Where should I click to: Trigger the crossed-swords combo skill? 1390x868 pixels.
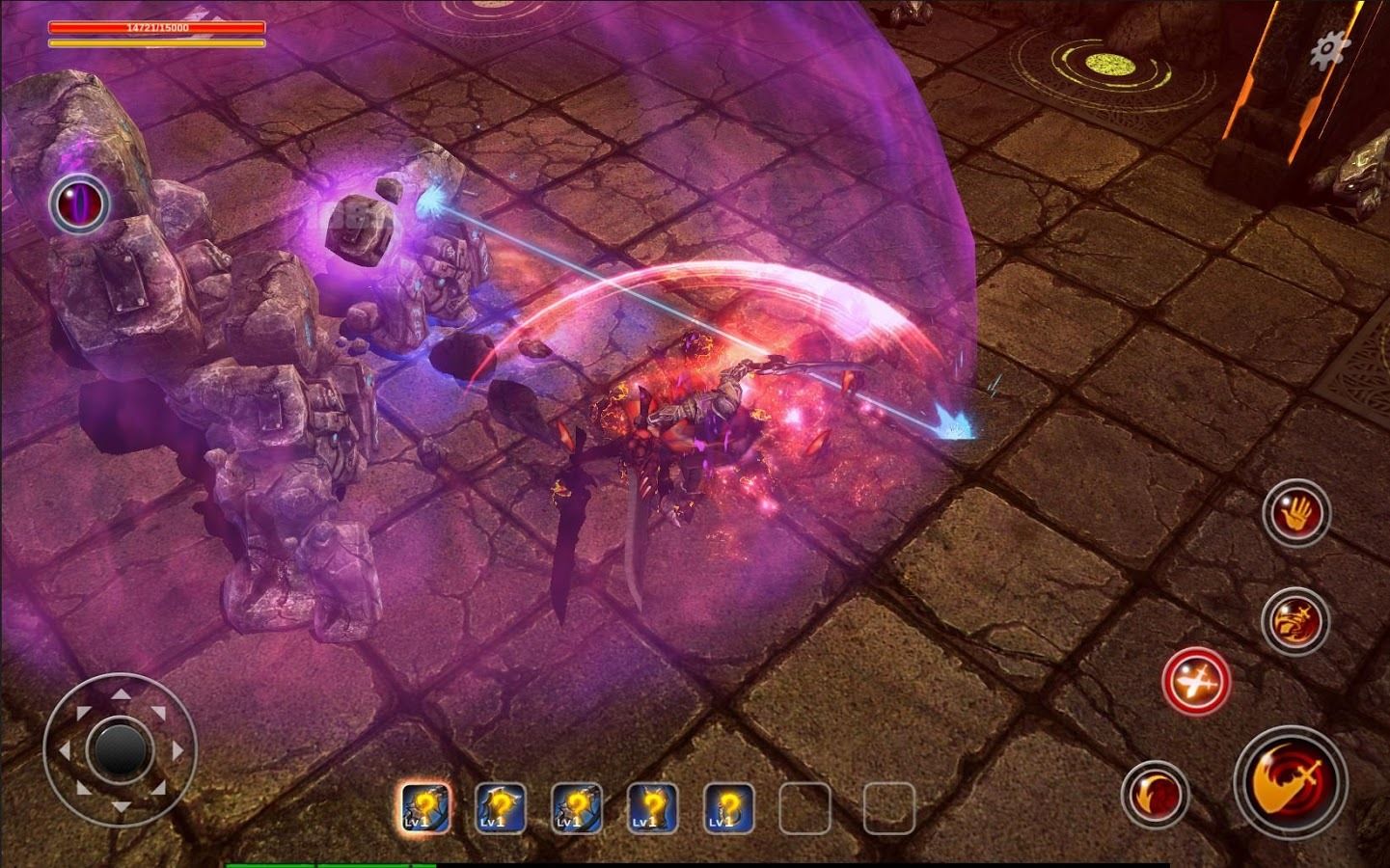pyautogui.click(x=1196, y=681)
